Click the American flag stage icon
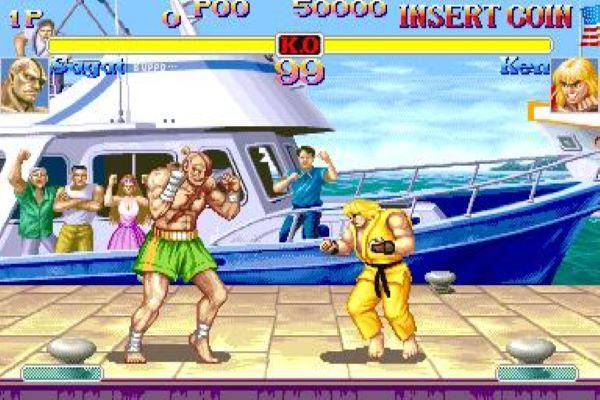The width and height of the screenshot is (600, 400). pyautogui.click(x=589, y=24)
